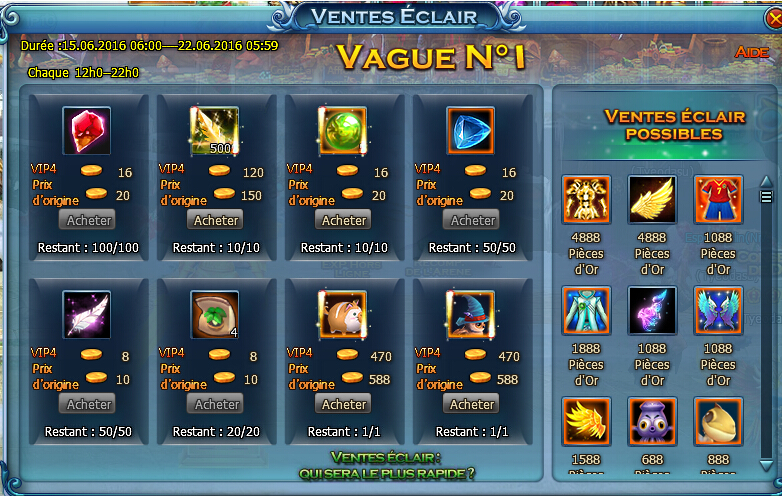
Task: Click Acheter under the green orb
Action: pos(344,220)
